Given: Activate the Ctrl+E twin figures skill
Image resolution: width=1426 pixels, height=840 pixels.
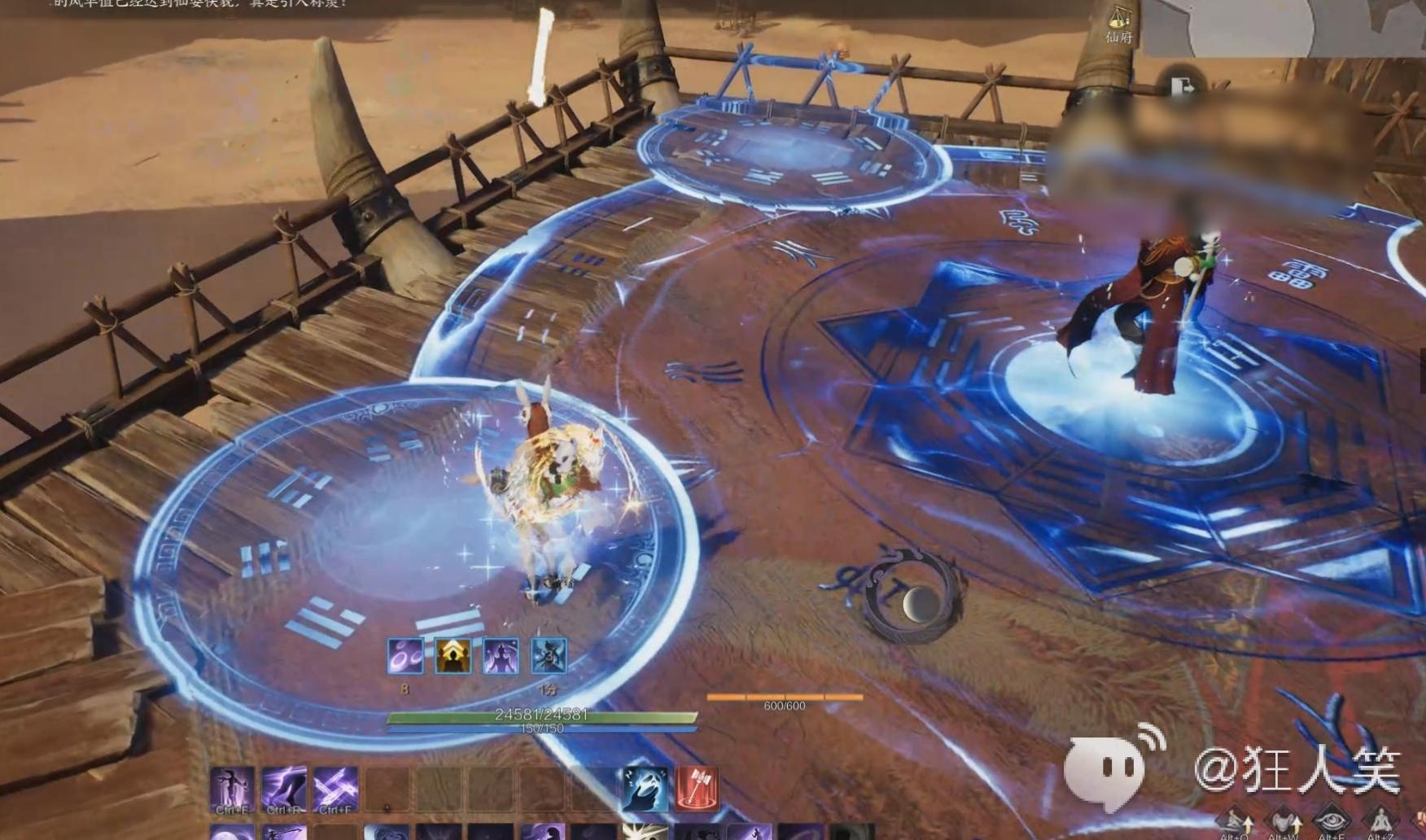Looking at the screenshot, I should (232, 788).
